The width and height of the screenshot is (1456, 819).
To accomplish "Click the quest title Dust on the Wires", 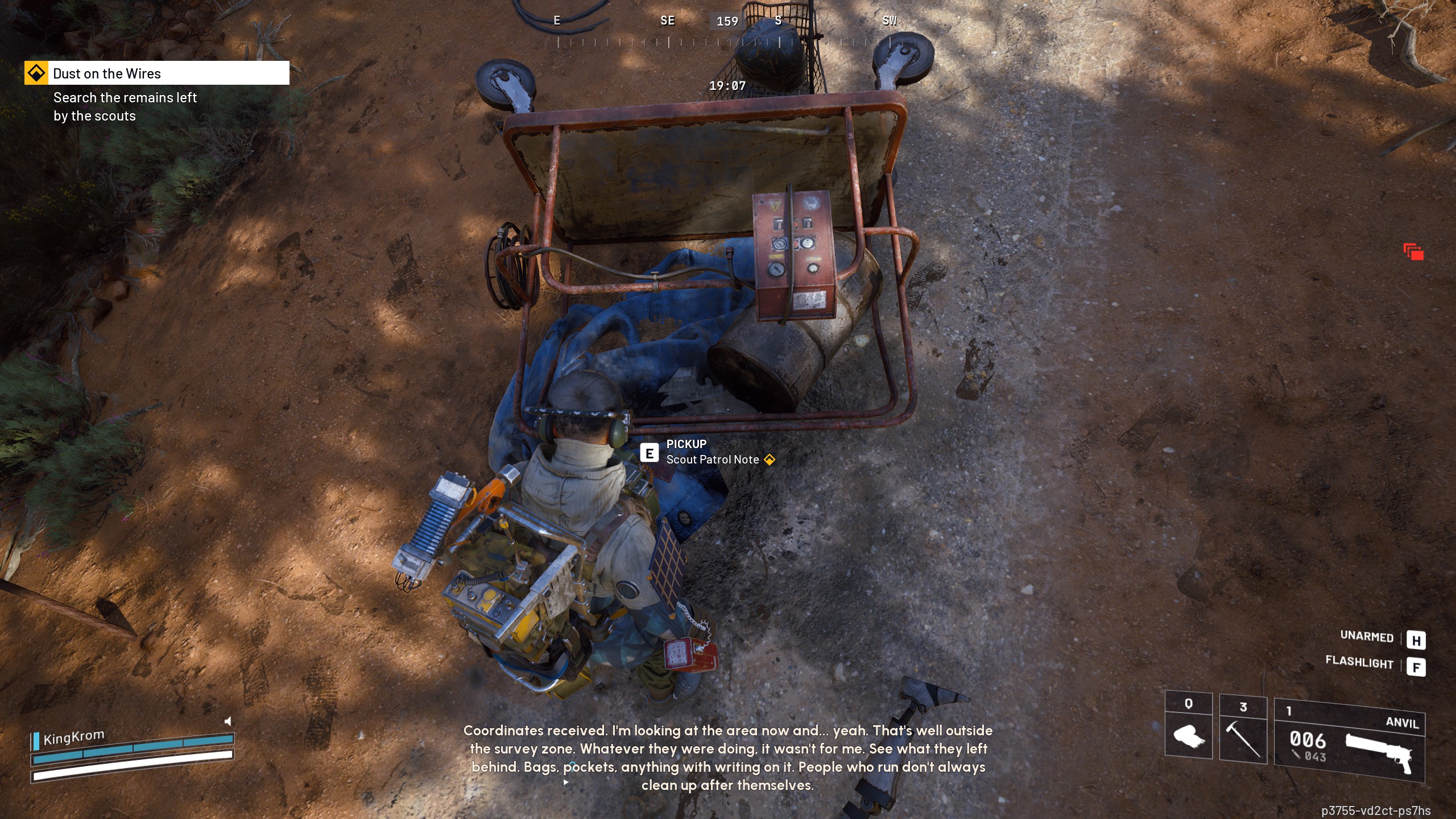I will 106,73.
